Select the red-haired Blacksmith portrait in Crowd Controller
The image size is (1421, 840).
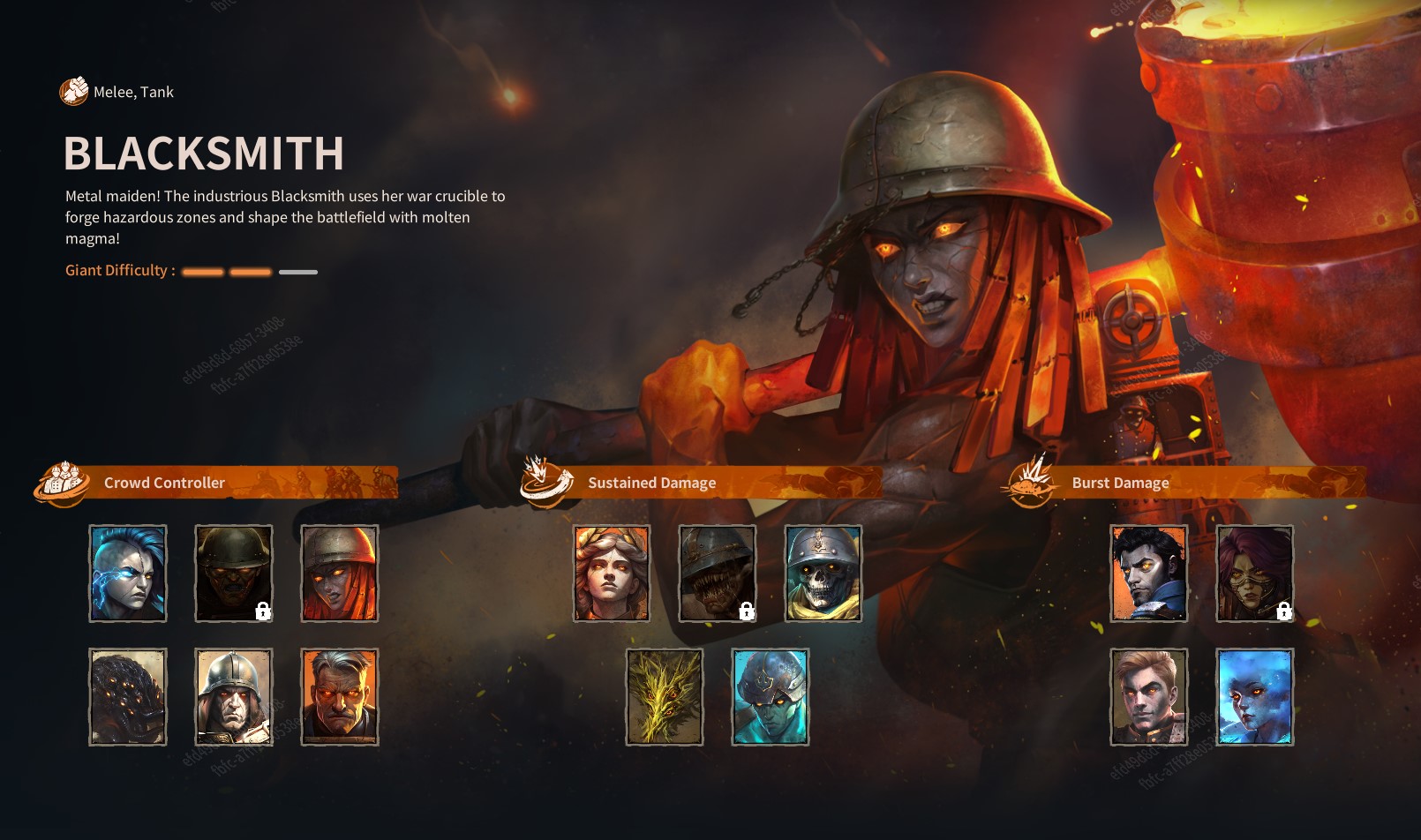[x=340, y=573]
